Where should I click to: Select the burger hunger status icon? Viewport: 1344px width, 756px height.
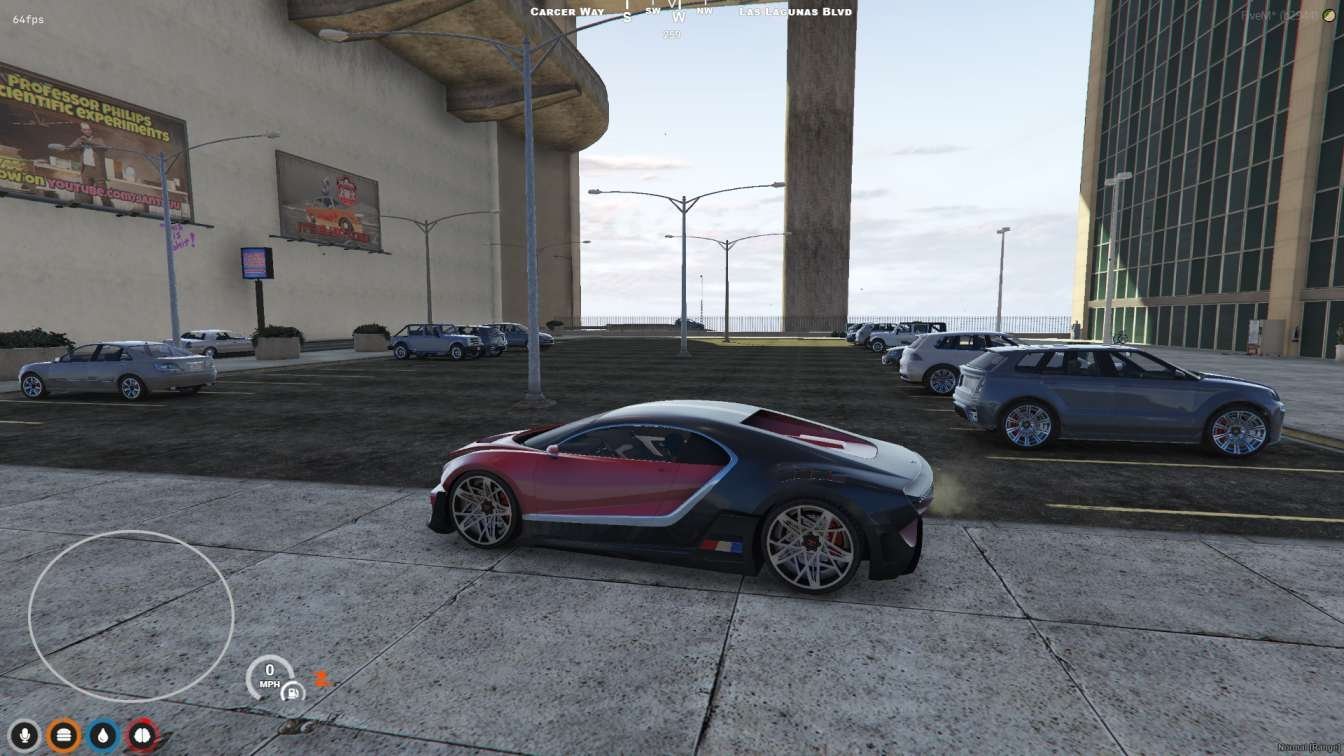pyautogui.click(x=64, y=736)
